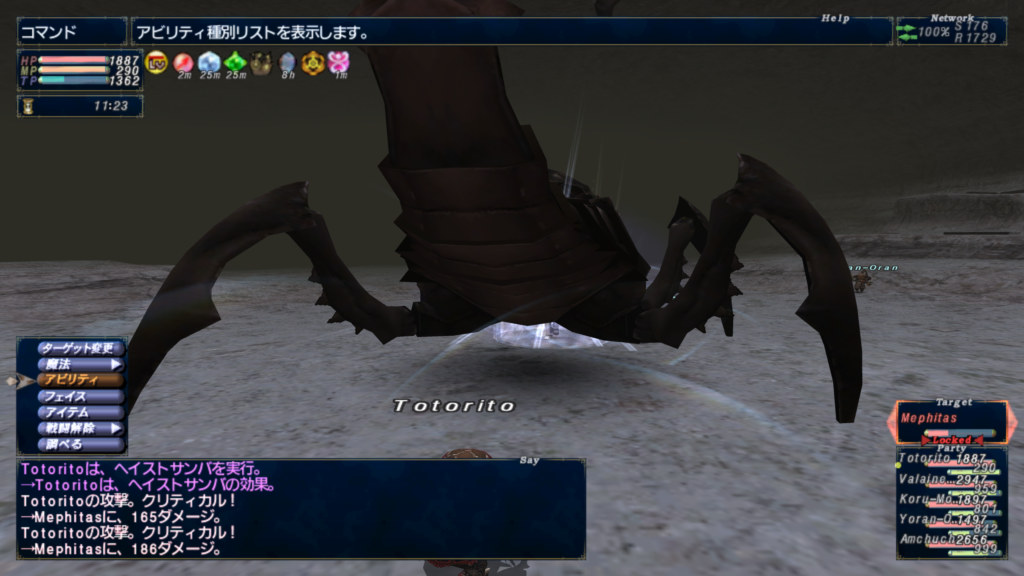1024x576 pixels.
Task: Select the golden flower status icon
Action: (x=313, y=63)
